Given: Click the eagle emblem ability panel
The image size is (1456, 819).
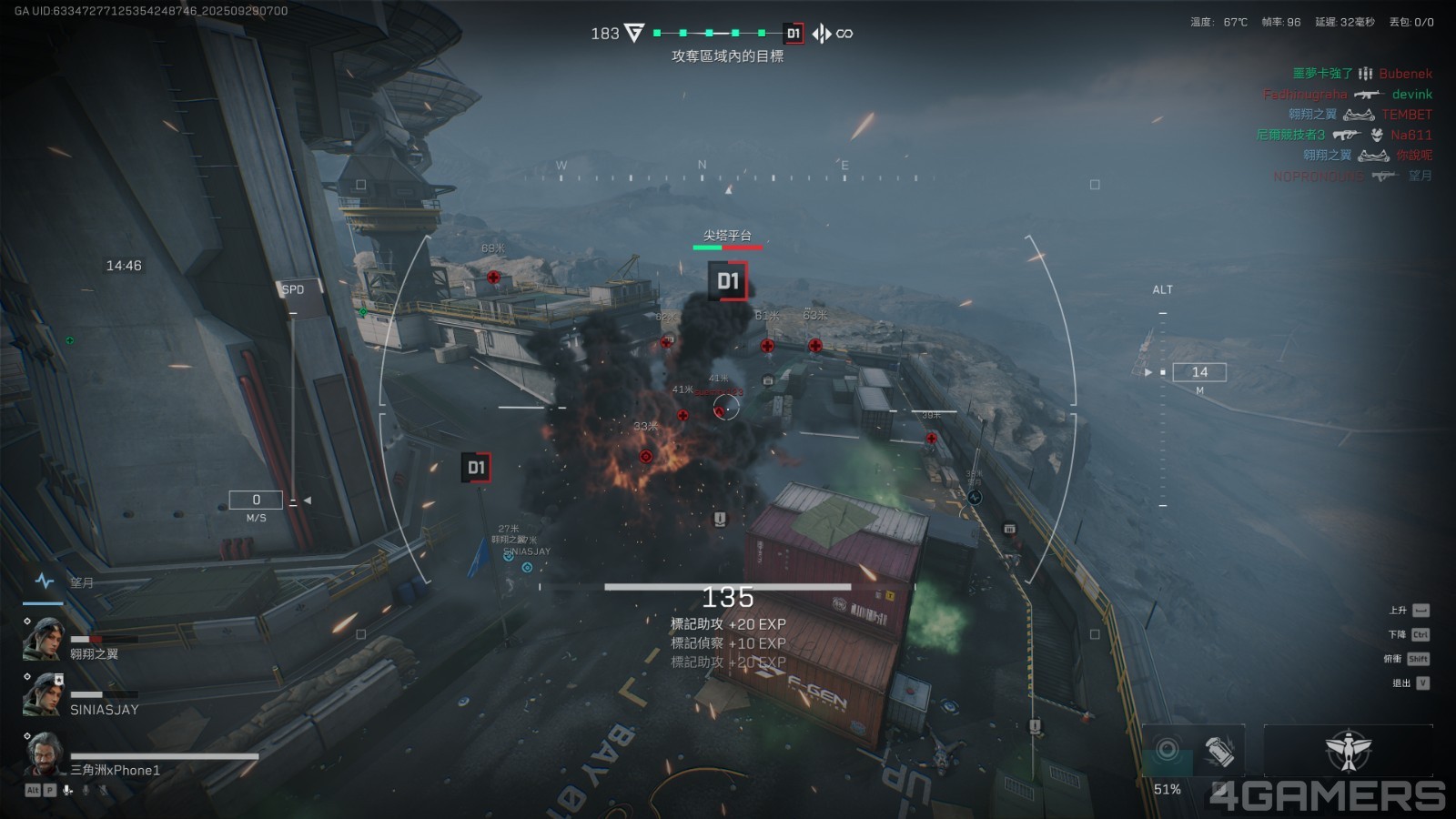Looking at the screenshot, I should pyautogui.click(x=1348, y=751).
